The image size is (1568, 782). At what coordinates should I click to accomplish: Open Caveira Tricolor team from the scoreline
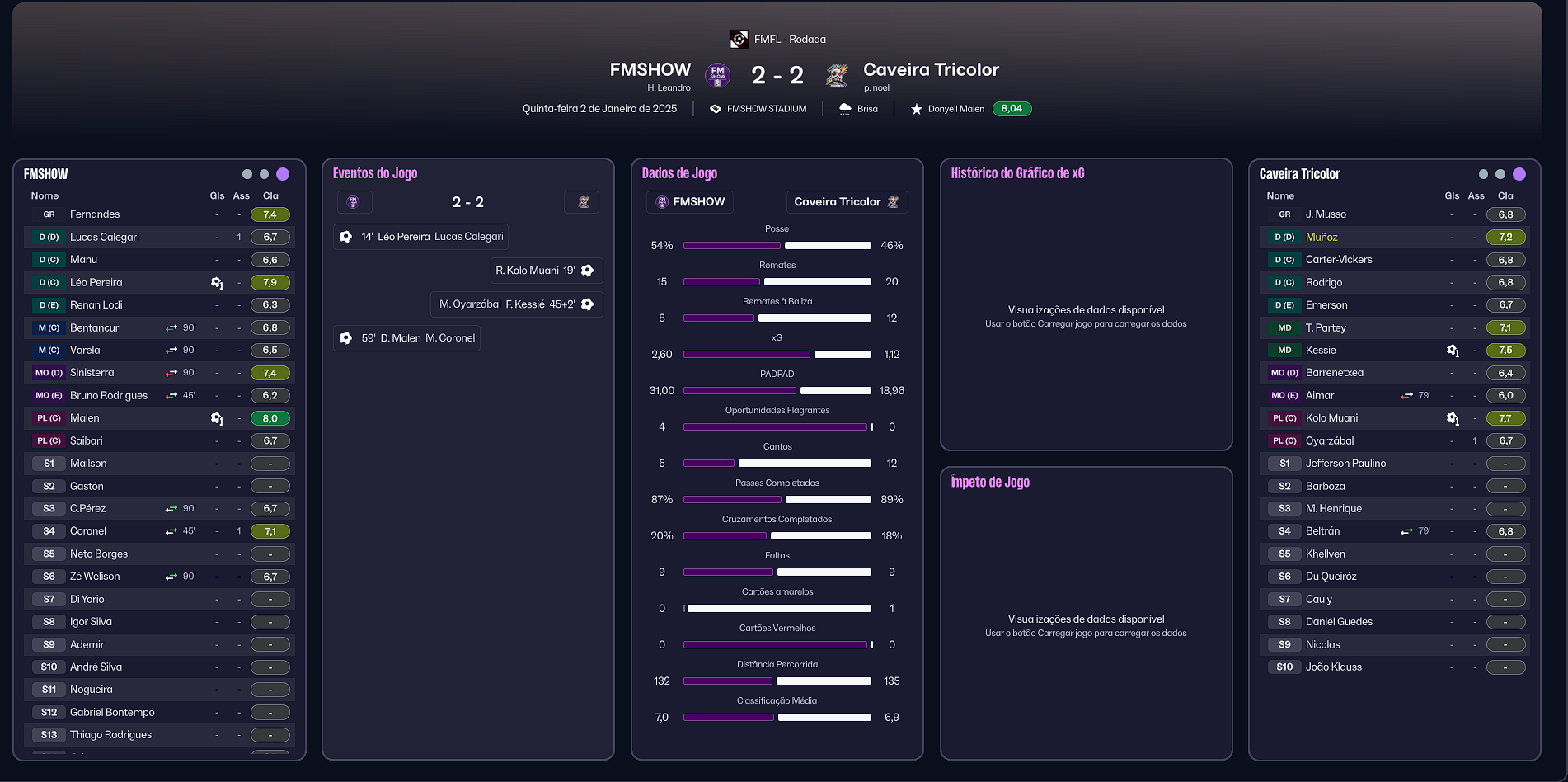tap(931, 70)
